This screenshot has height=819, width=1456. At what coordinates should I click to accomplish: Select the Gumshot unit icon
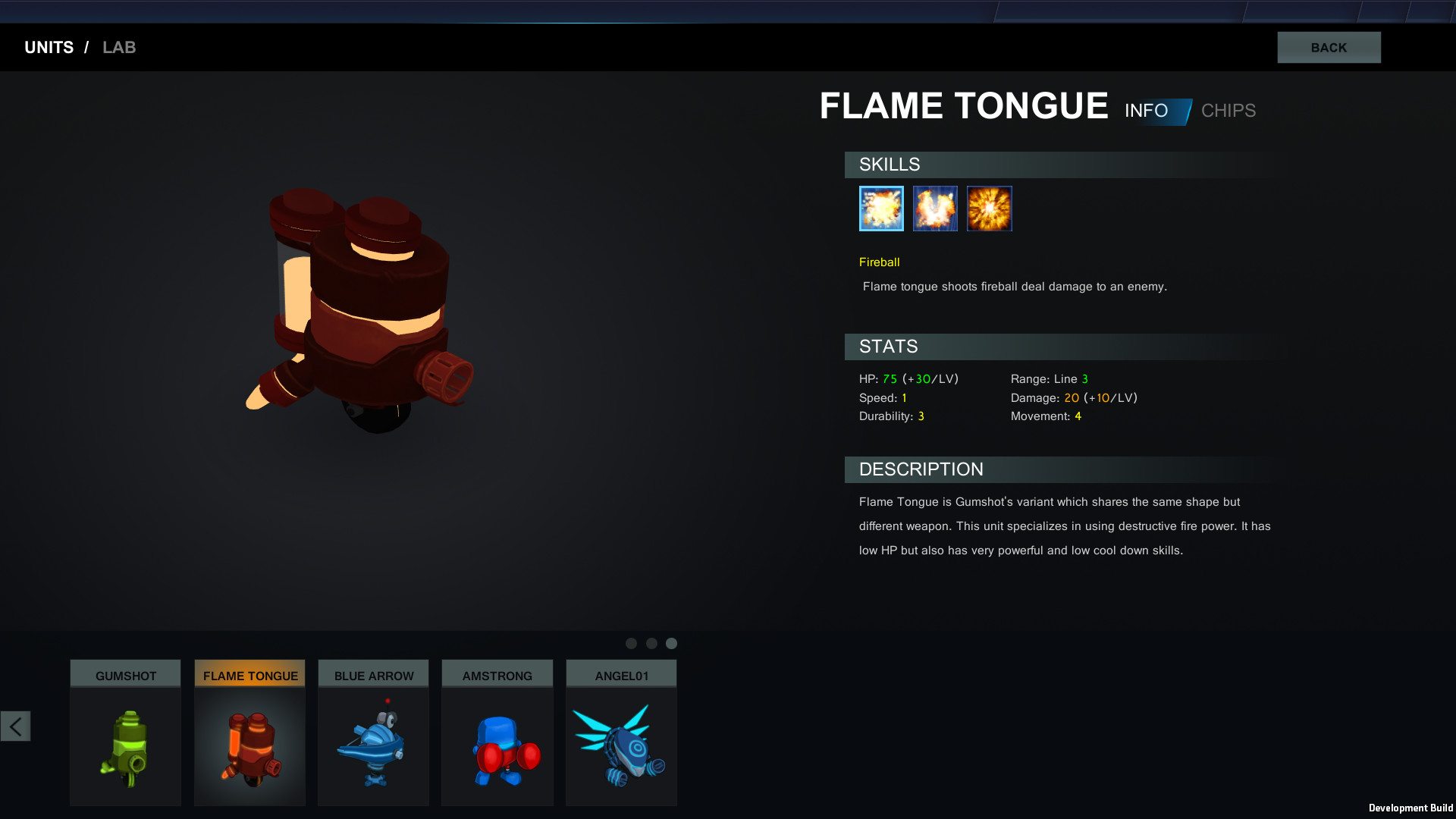click(x=125, y=739)
